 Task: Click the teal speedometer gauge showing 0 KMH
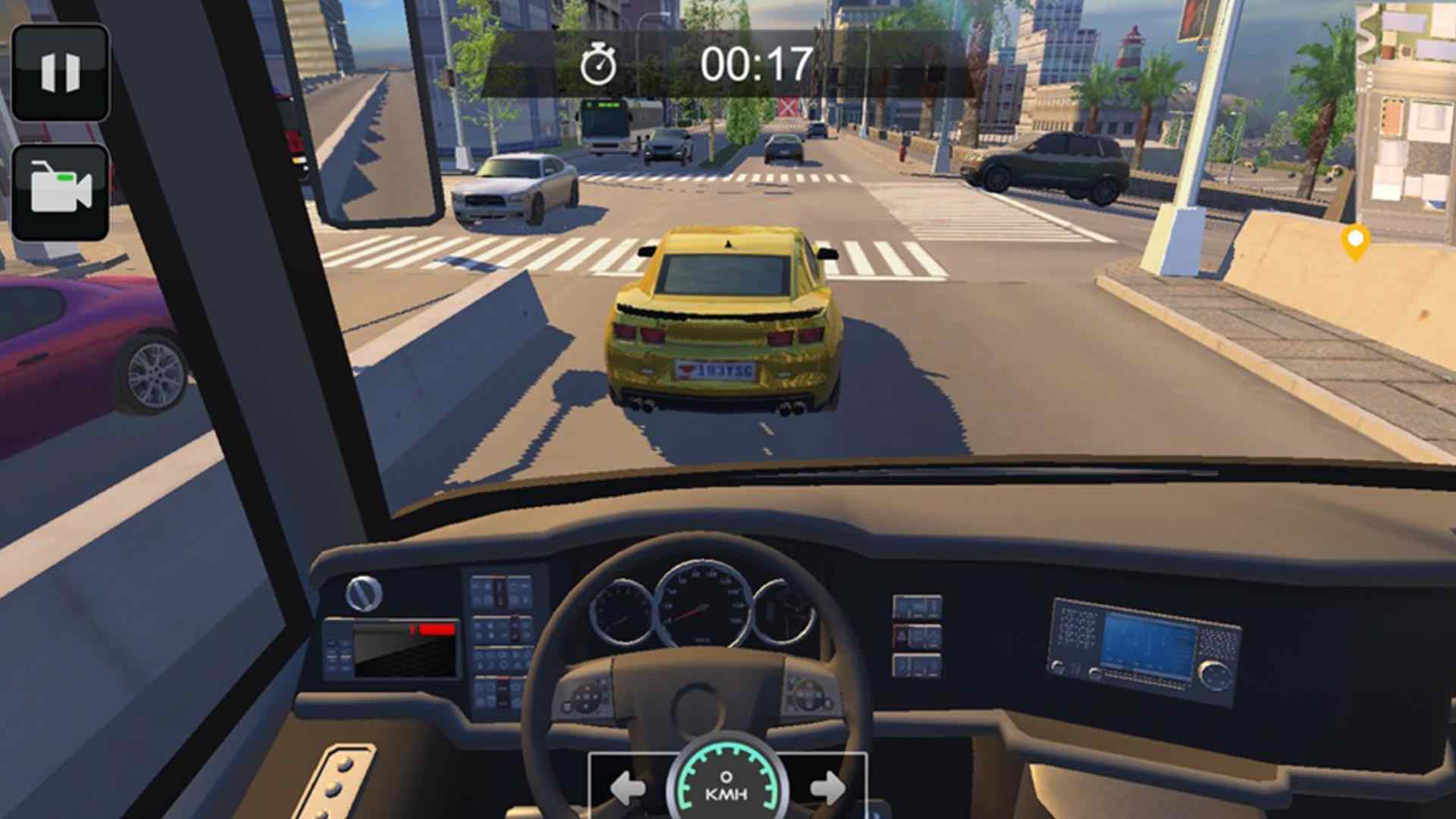point(728,781)
